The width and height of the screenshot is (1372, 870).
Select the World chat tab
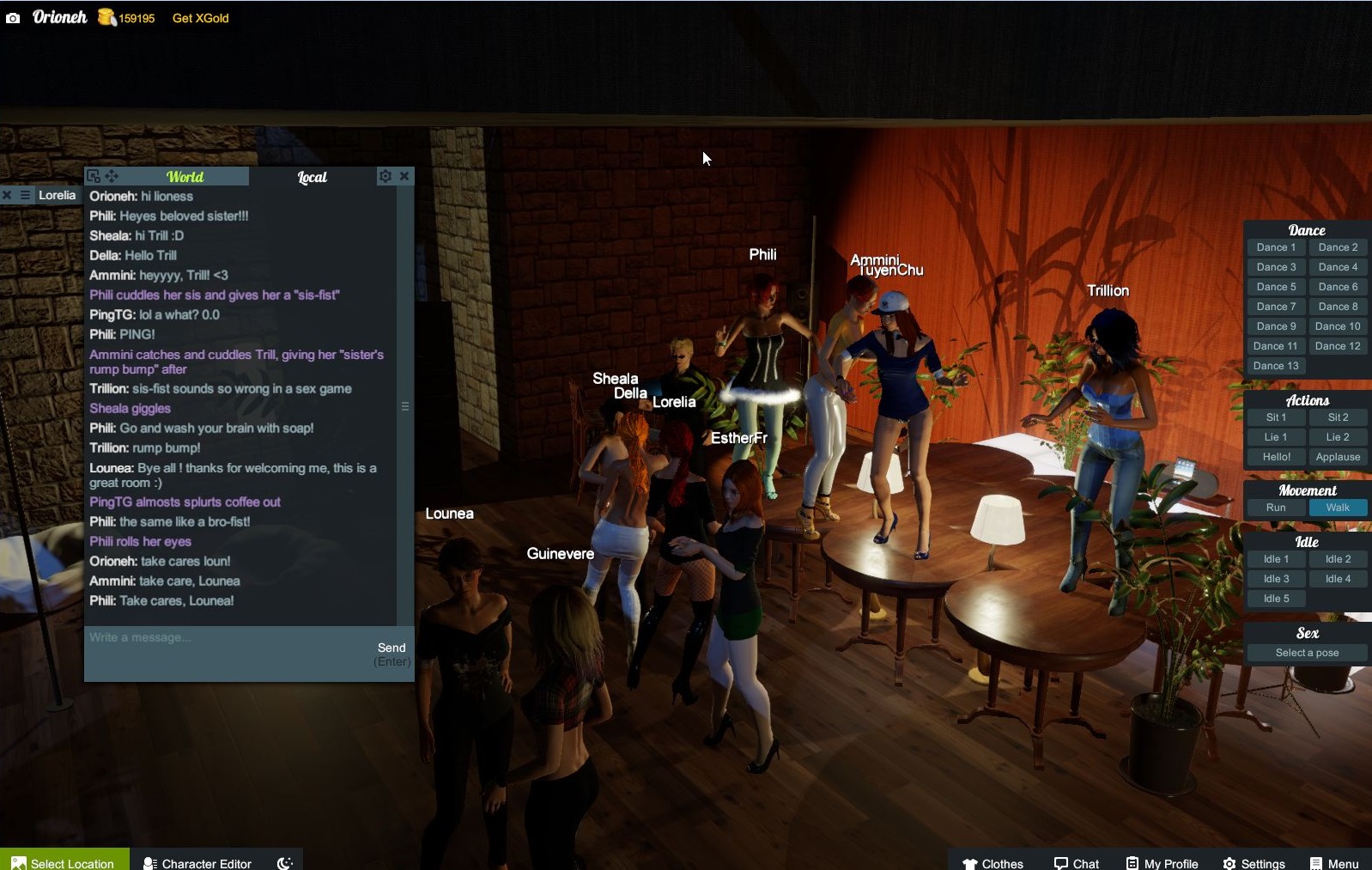pyautogui.click(x=185, y=177)
